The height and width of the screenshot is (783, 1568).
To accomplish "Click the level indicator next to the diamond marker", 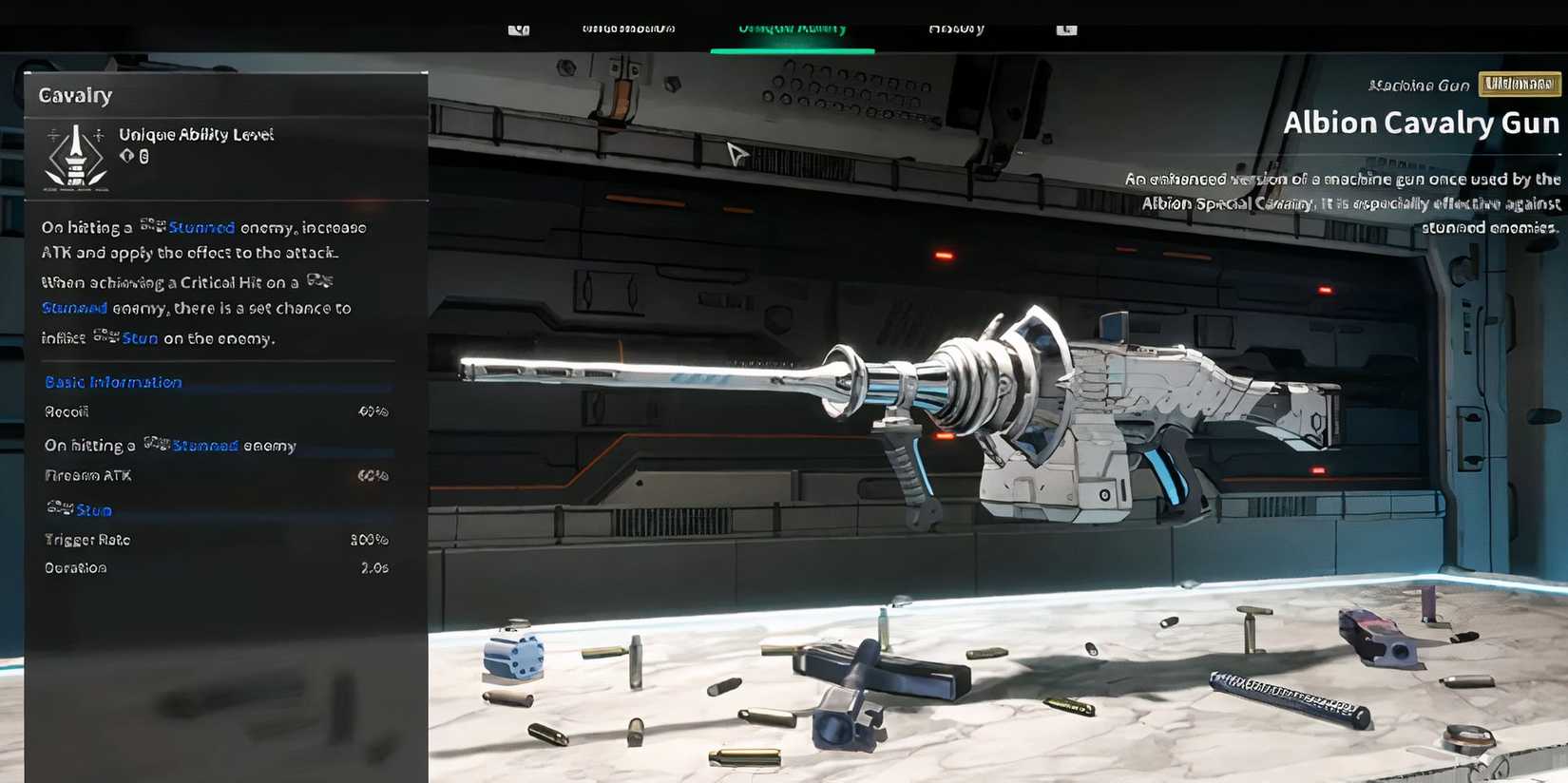I will click(143, 155).
